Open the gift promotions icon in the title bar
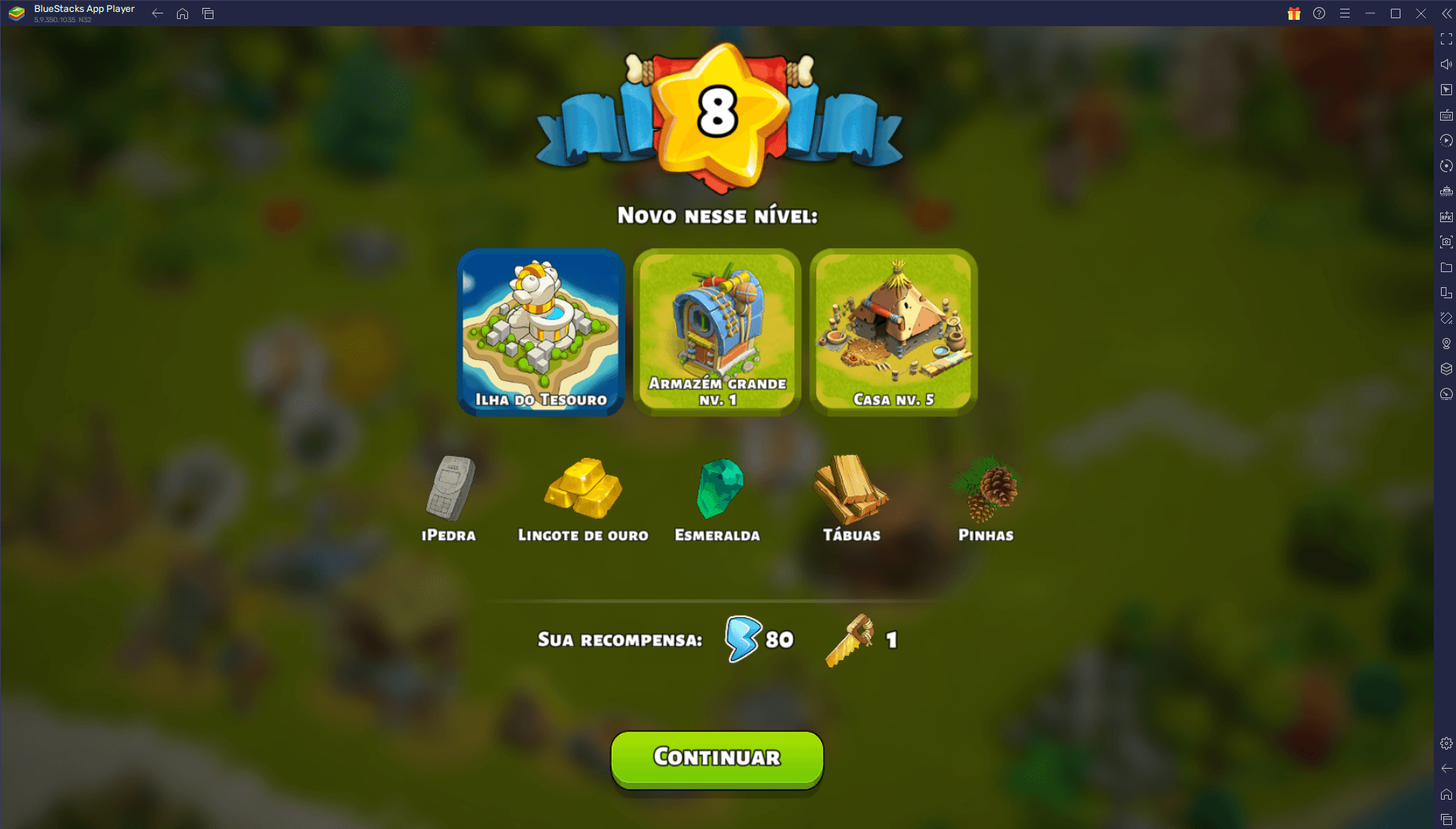Screen dimensions: 1456x829 coord(1293,13)
